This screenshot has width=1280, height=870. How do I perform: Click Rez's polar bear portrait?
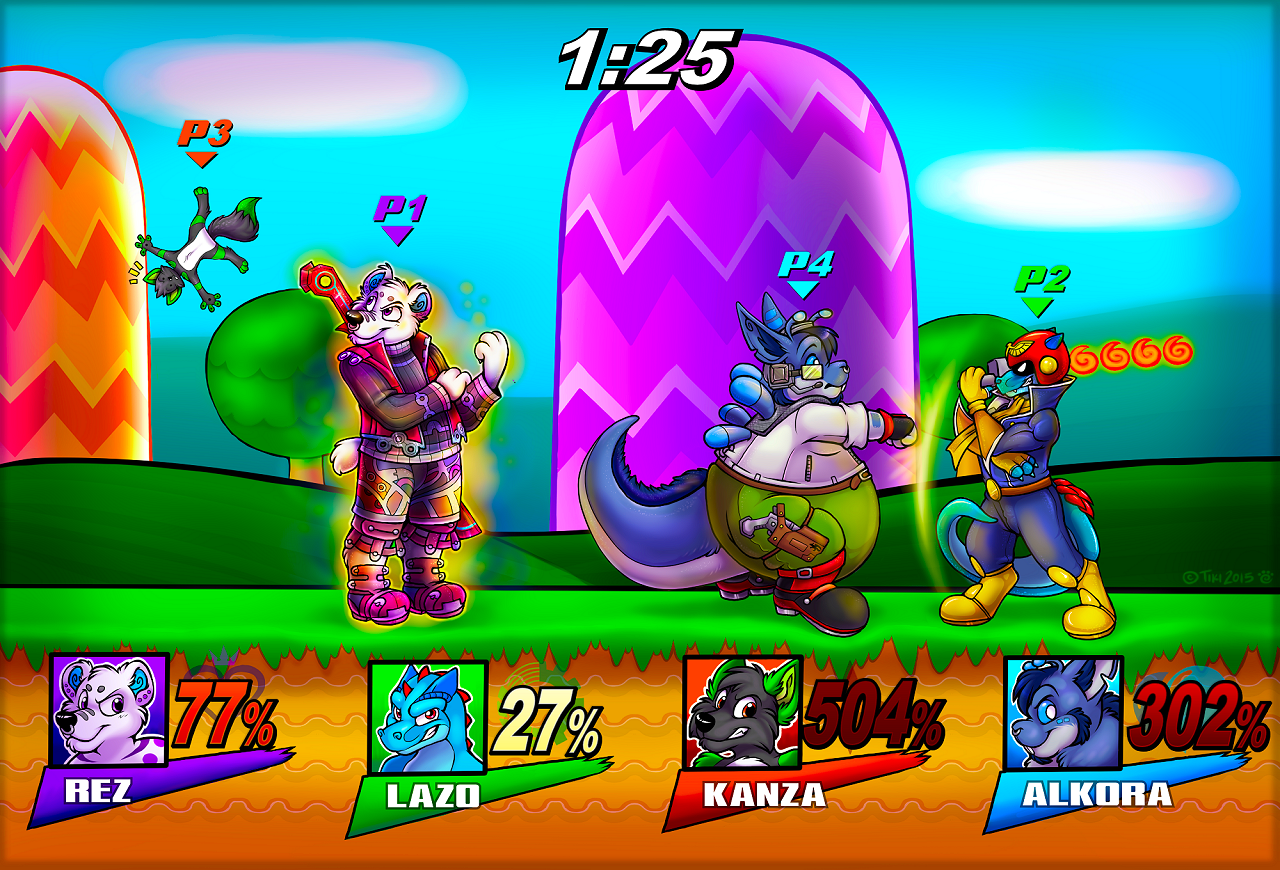(x=108, y=709)
